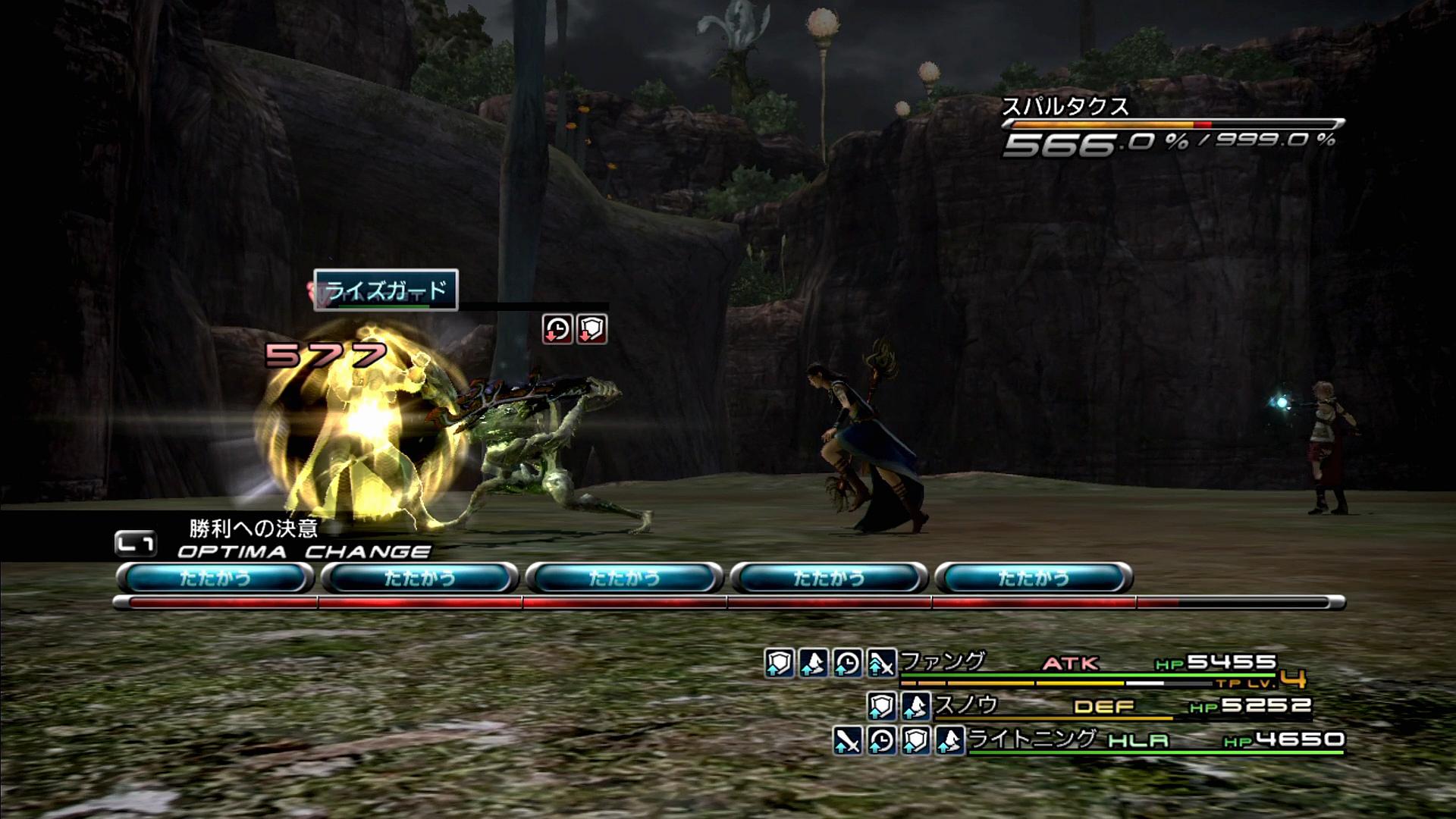Click Lightning's sword buff icon
Image resolution: width=1456 pixels, height=819 pixels.
pyautogui.click(x=847, y=740)
